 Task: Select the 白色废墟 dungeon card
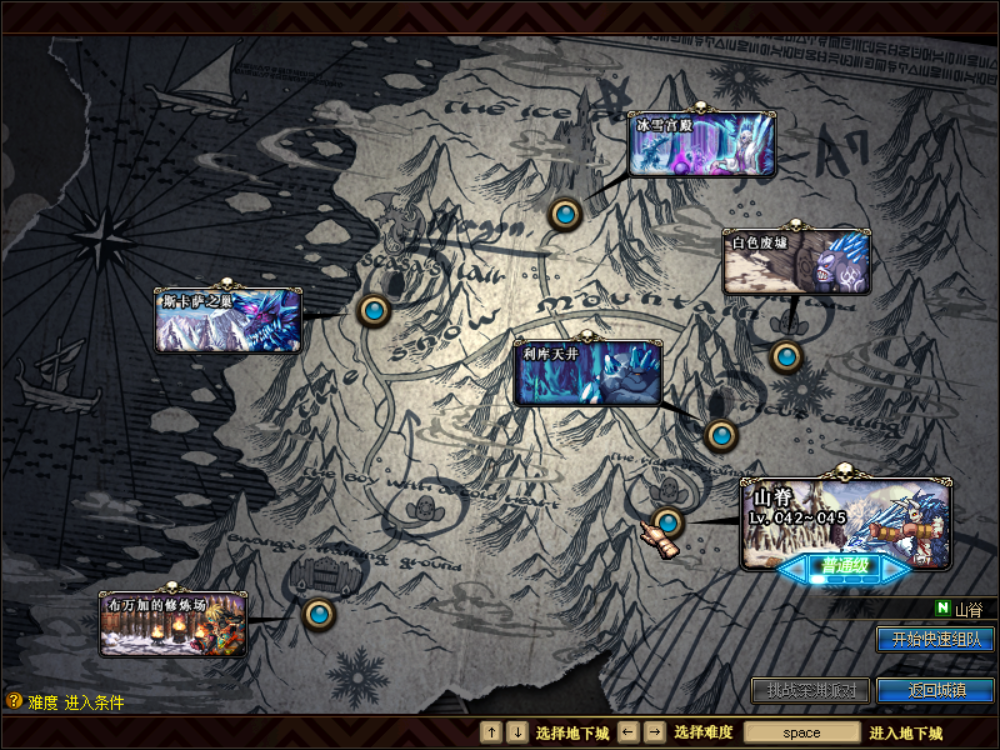(x=796, y=262)
